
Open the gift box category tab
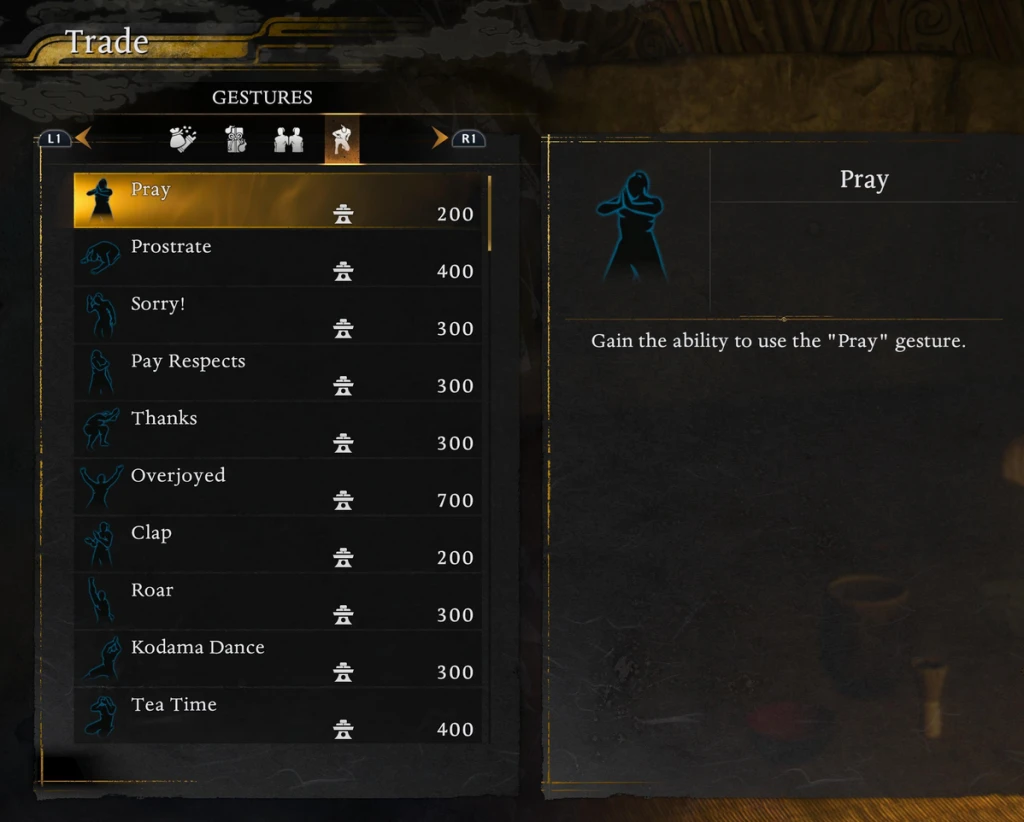click(x=236, y=140)
